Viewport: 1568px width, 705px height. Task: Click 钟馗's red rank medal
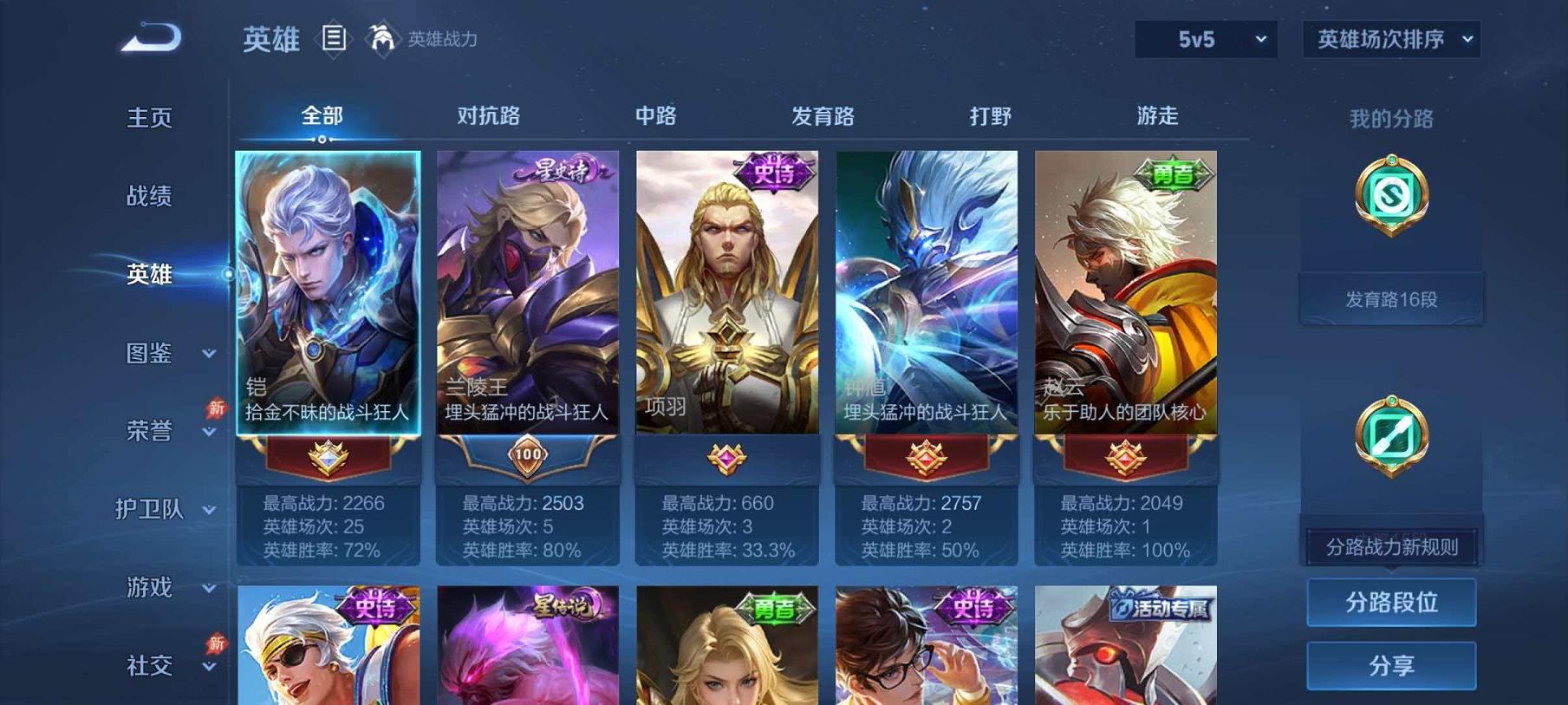click(926, 457)
